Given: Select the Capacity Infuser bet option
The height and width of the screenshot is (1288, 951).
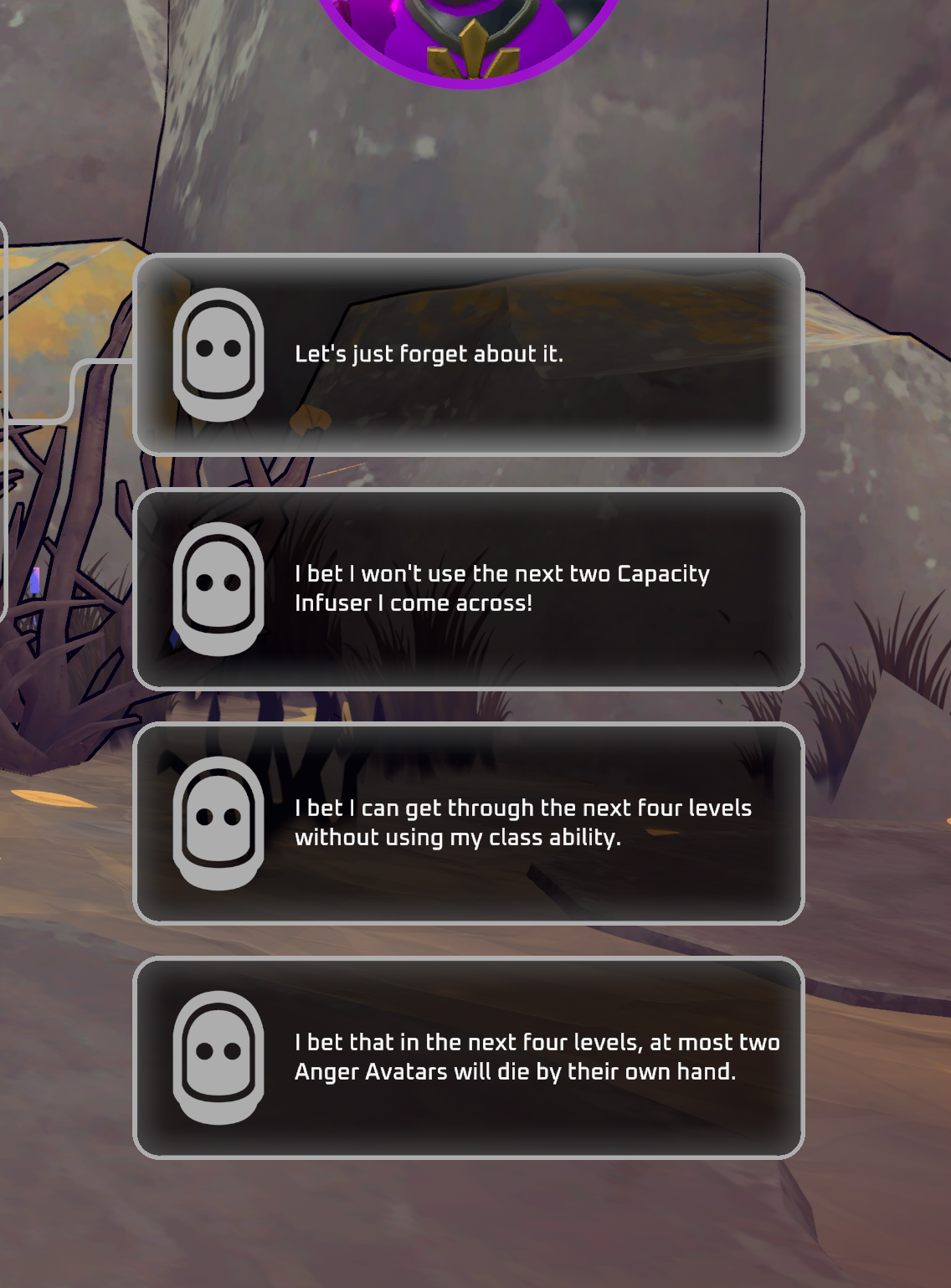Looking at the screenshot, I should pyautogui.click(x=469, y=589).
